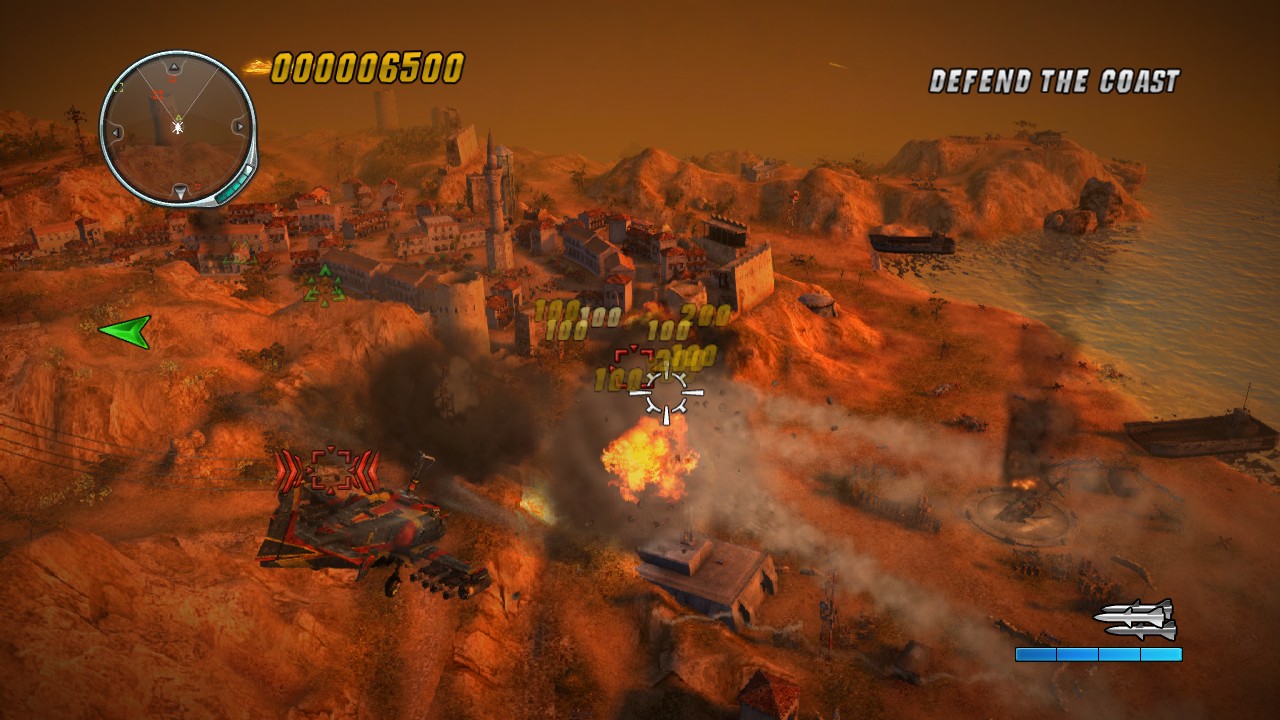Click the minimap's downward-pointing arrow
This screenshot has height=720, width=1280.
point(180,190)
